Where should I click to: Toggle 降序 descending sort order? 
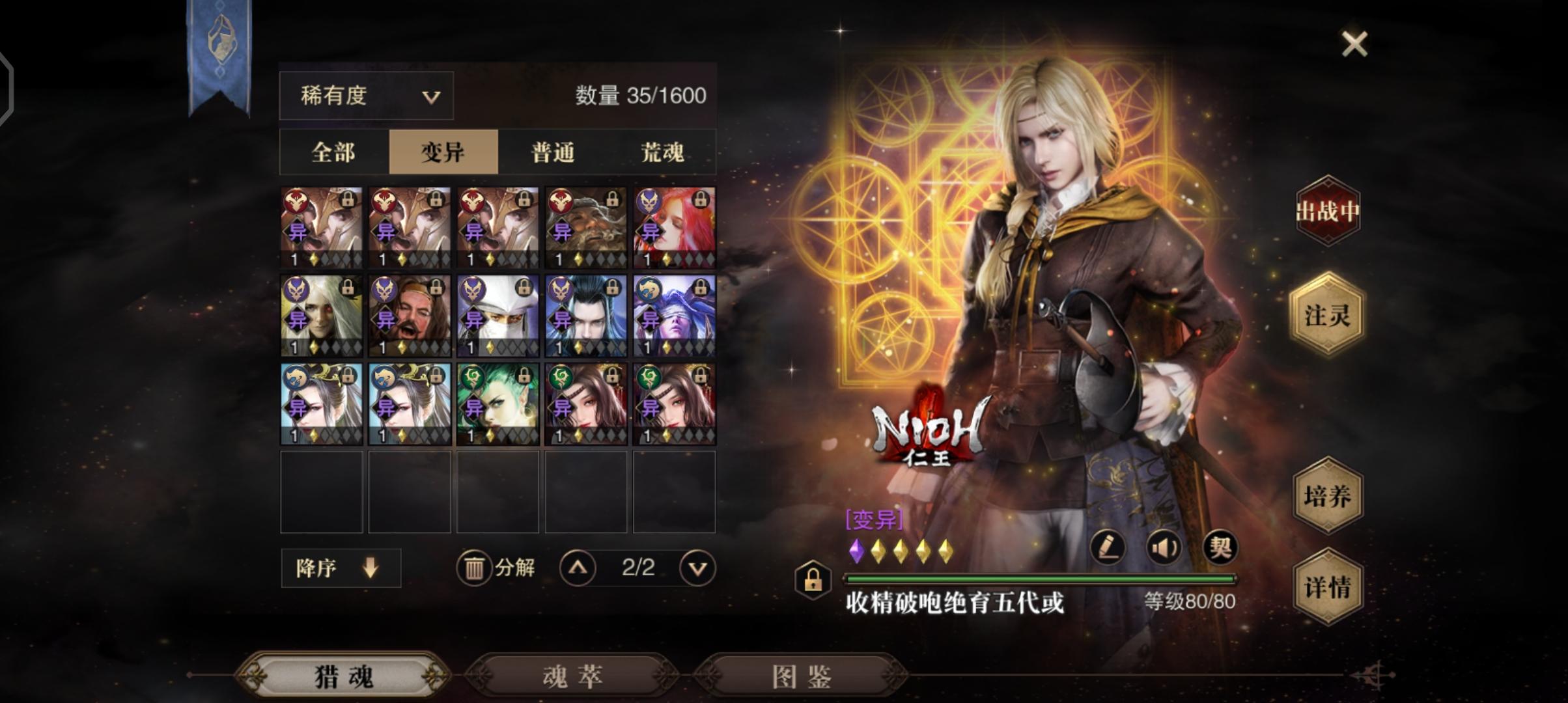pyautogui.click(x=339, y=567)
